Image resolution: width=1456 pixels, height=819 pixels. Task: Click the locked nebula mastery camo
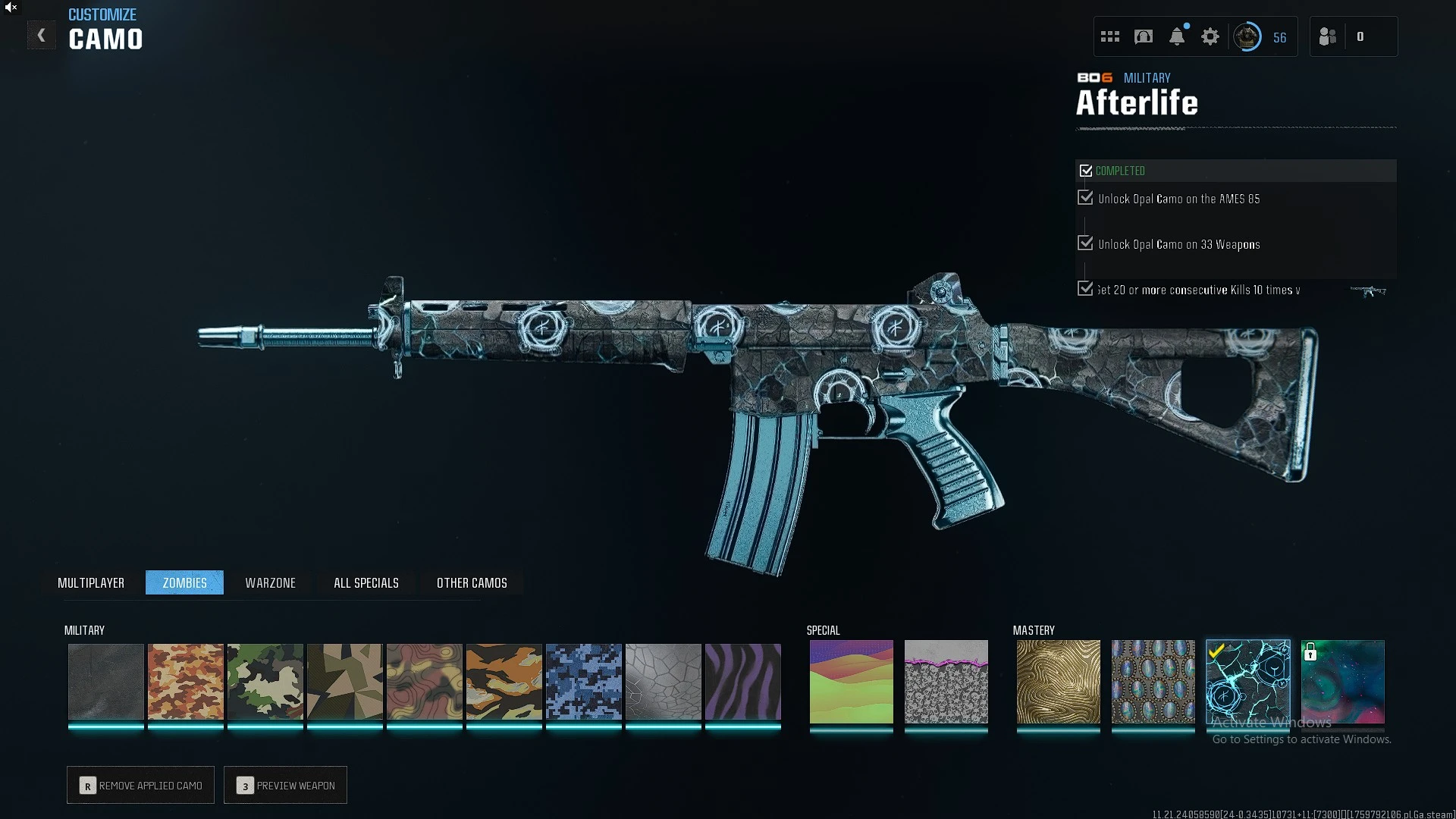pos(1343,681)
